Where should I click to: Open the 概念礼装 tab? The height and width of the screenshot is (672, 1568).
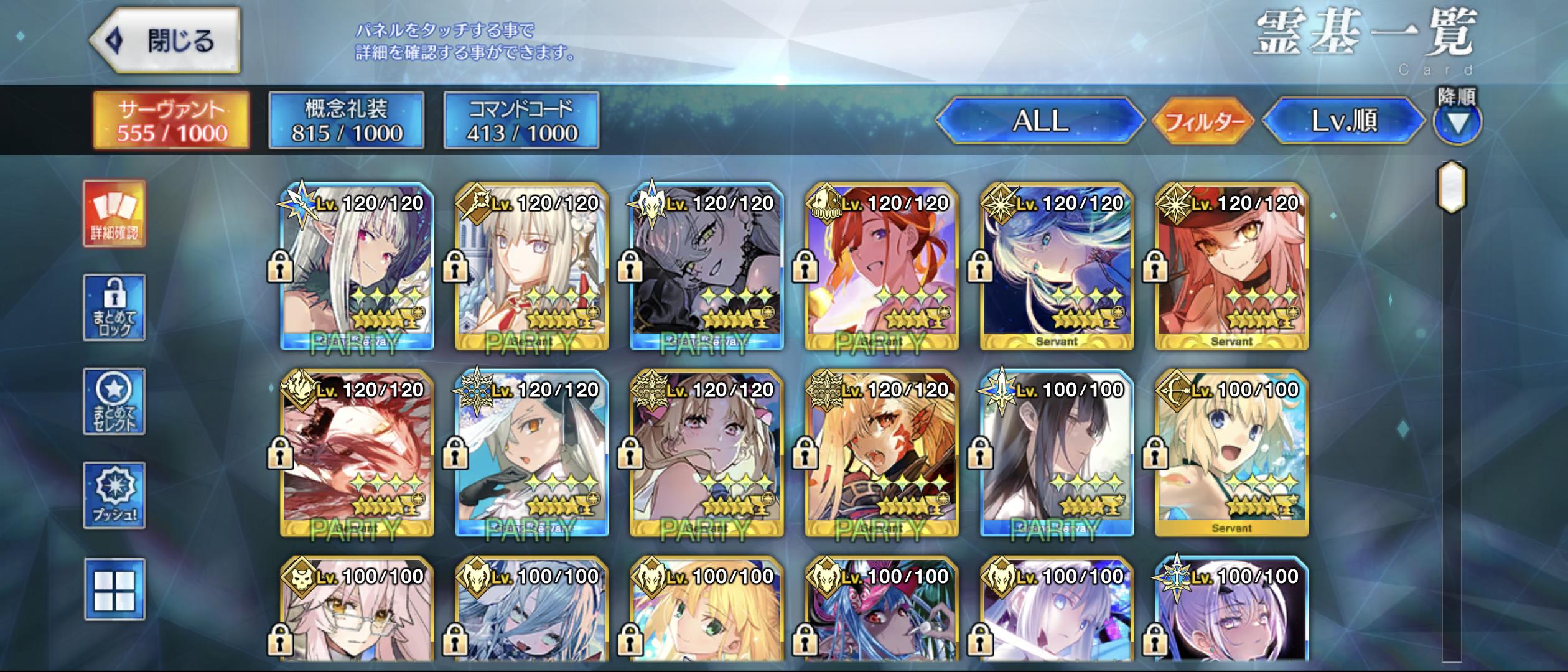(347, 121)
